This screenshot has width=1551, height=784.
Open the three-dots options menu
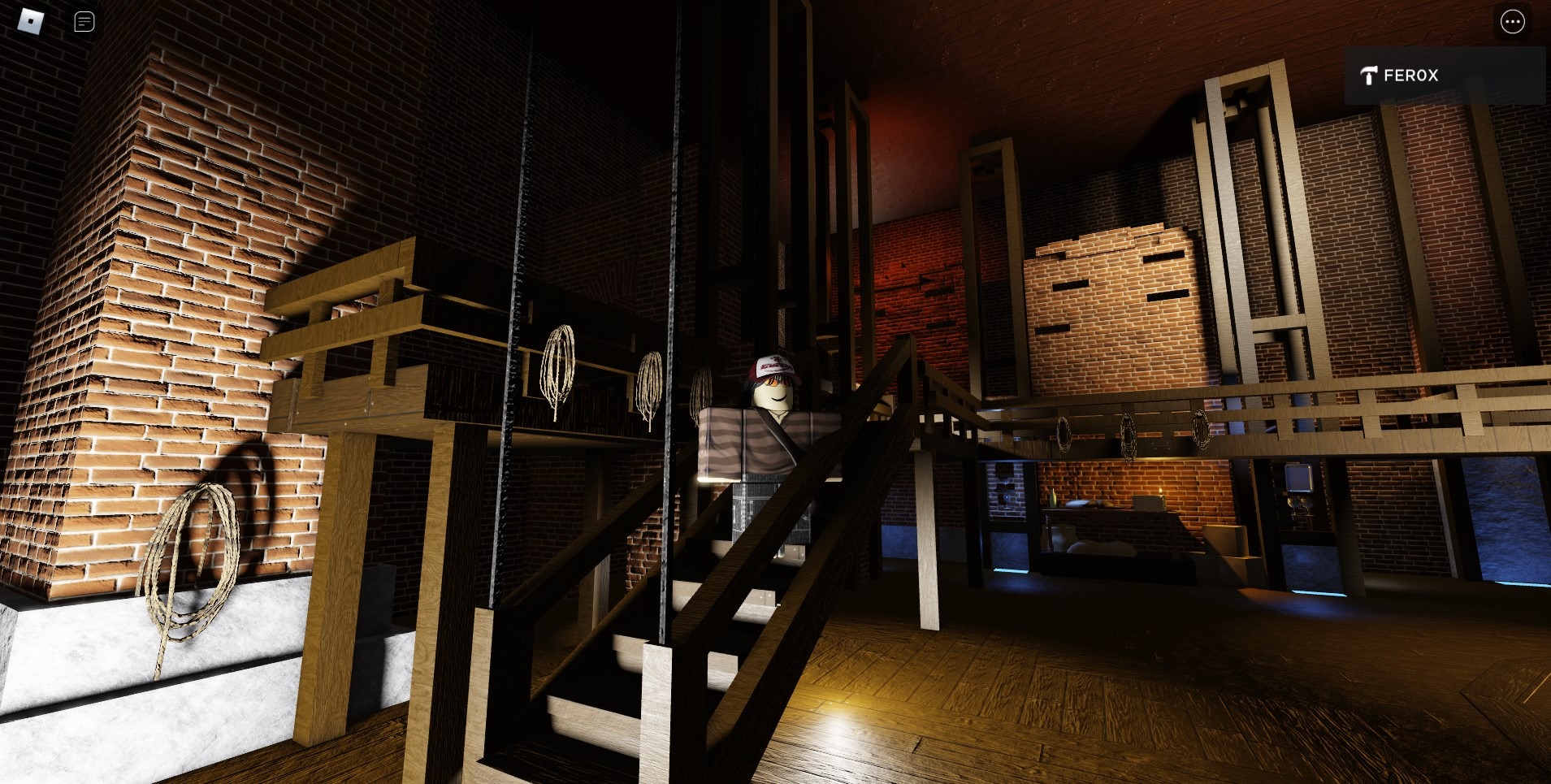[x=1512, y=22]
